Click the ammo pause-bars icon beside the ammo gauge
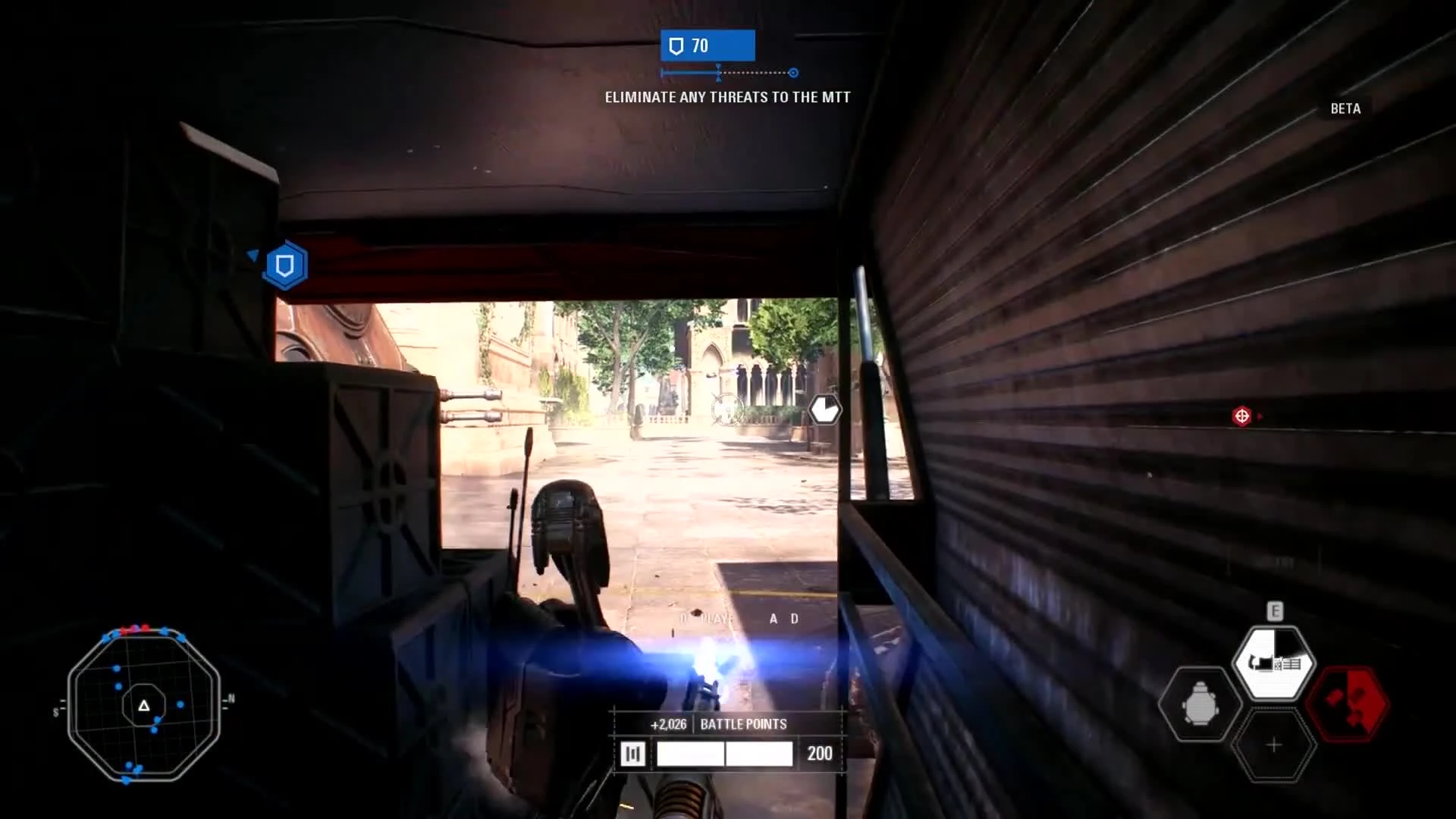Viewport: 1456px width, 819px height. pyautogui.click(x=634, y=753)
